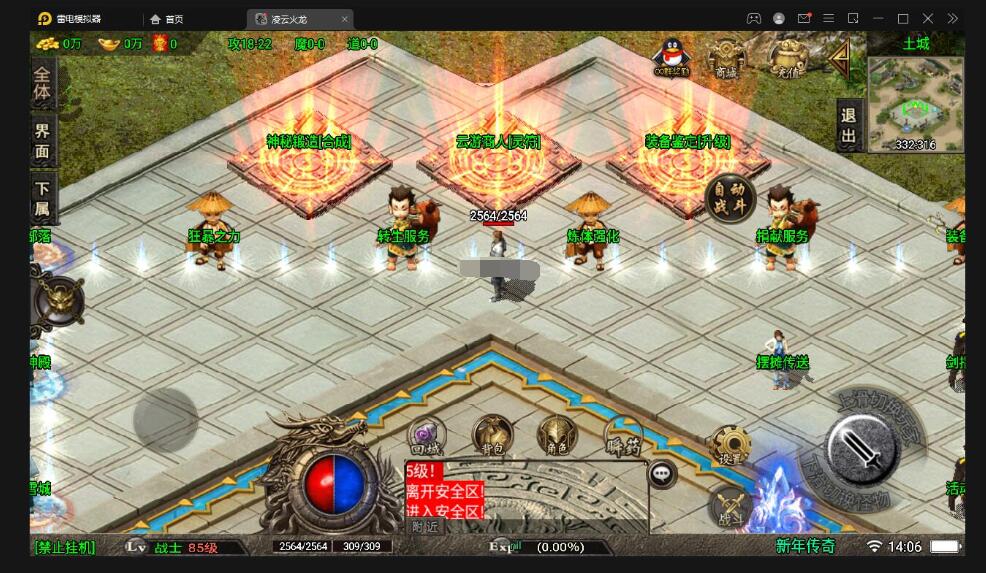Use the 瞬药 instant potion button
Screen dimensions: 986x573
point(623,437)
